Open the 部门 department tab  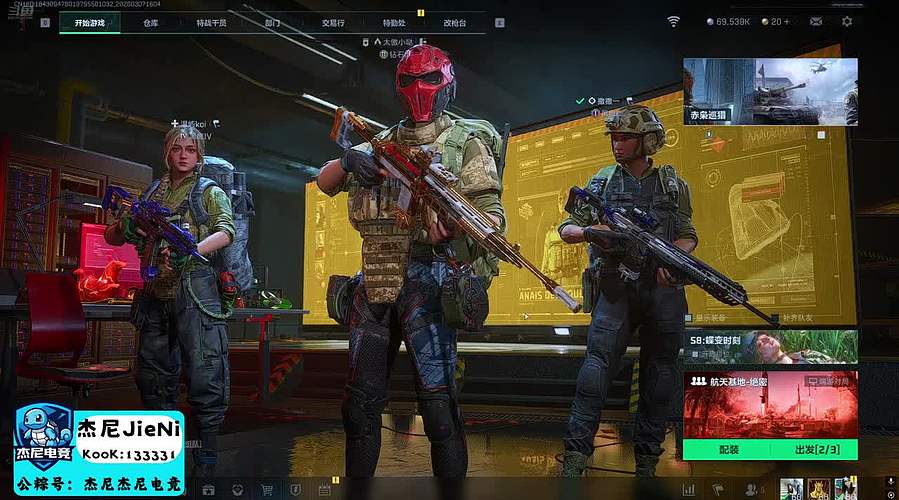point(272,22)
